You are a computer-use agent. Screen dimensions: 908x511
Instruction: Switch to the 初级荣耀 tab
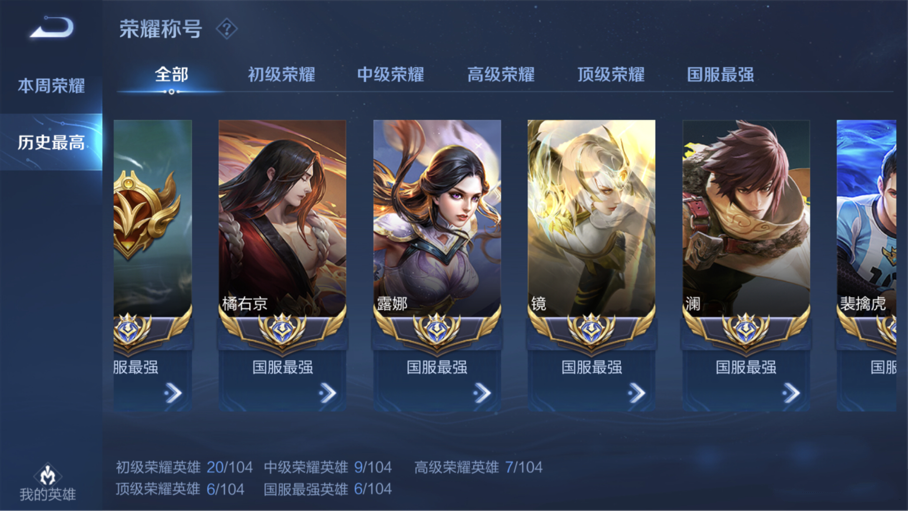tap(281, 74)
